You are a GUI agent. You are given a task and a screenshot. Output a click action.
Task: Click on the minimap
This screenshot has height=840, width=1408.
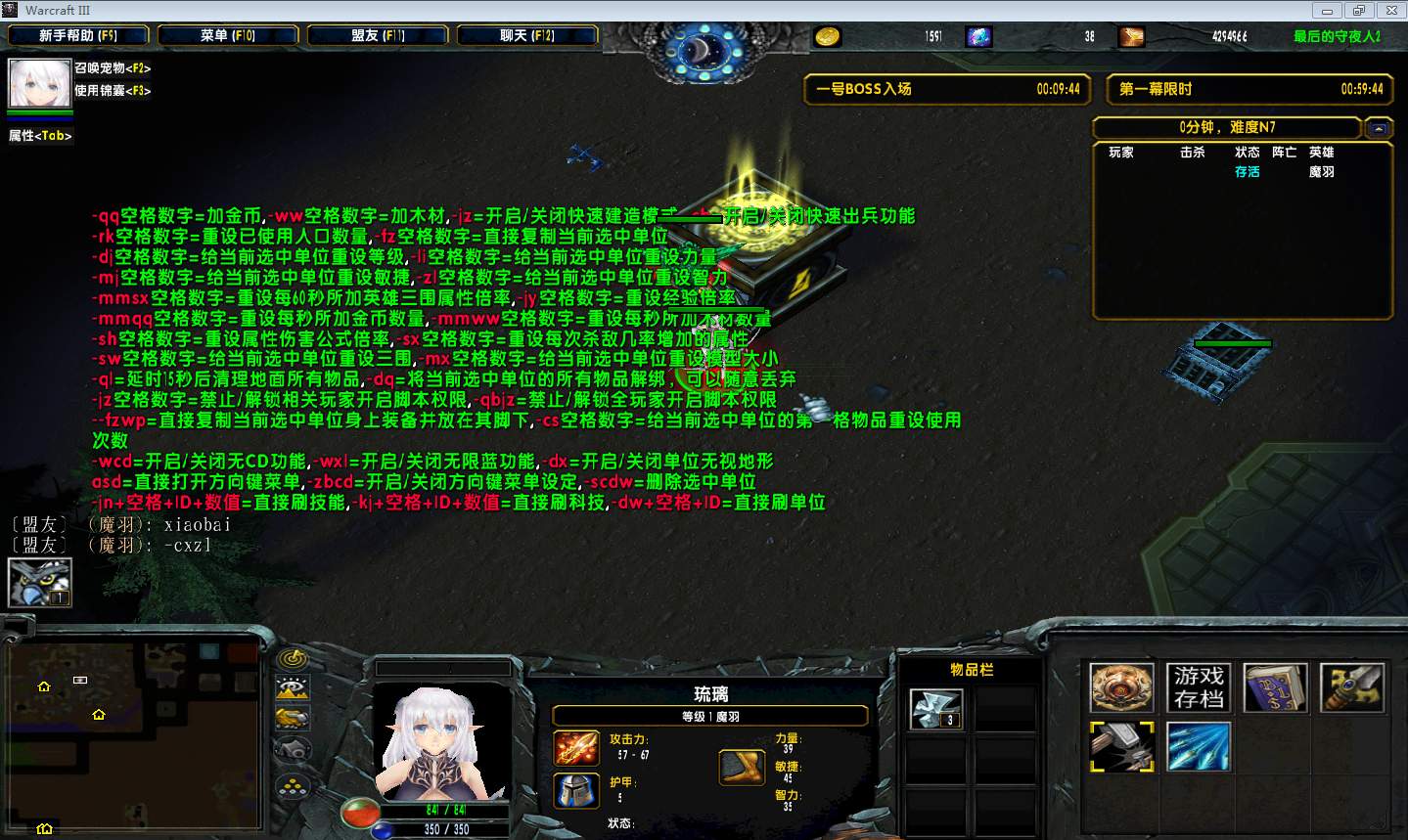coord(134,733)
